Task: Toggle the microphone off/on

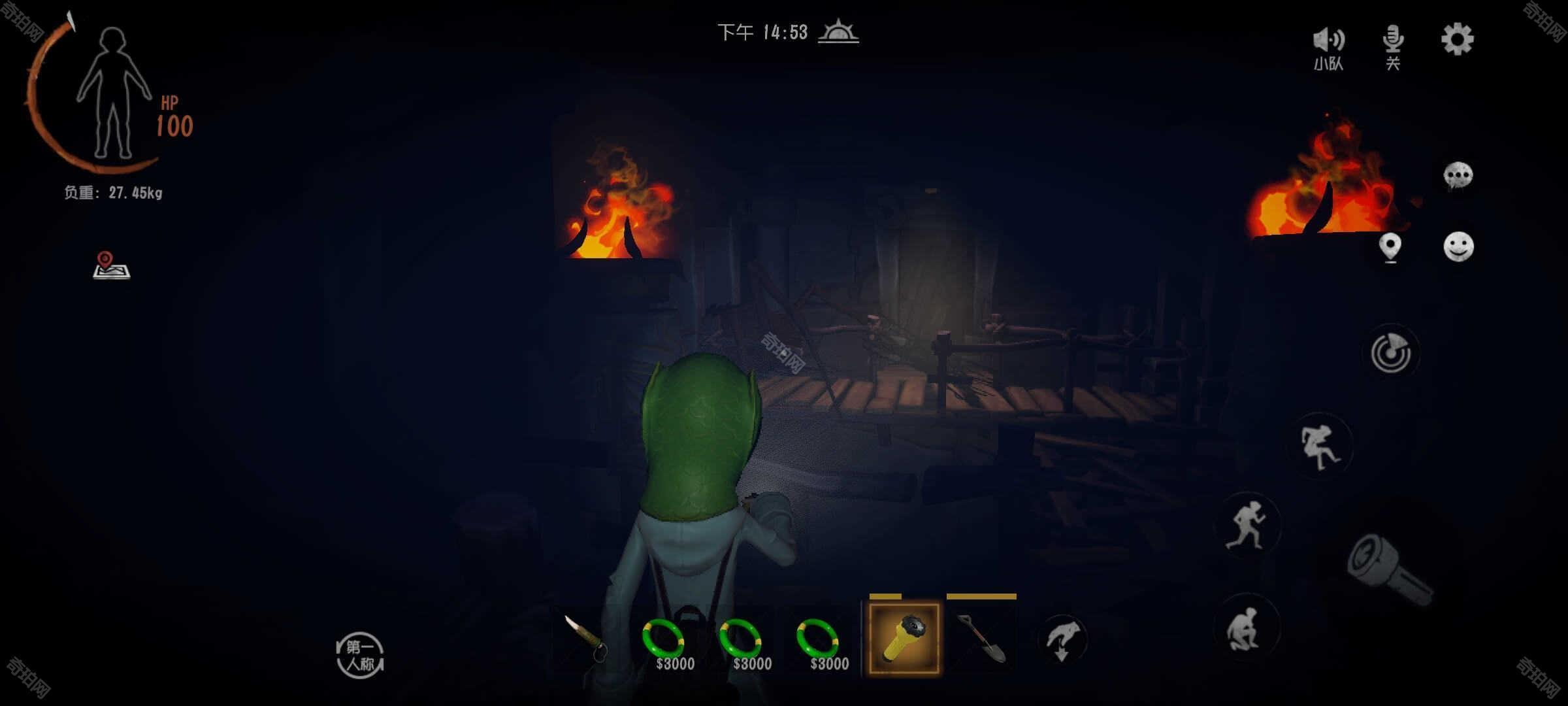Action: pyautogui.click(x=1392, y=46)
